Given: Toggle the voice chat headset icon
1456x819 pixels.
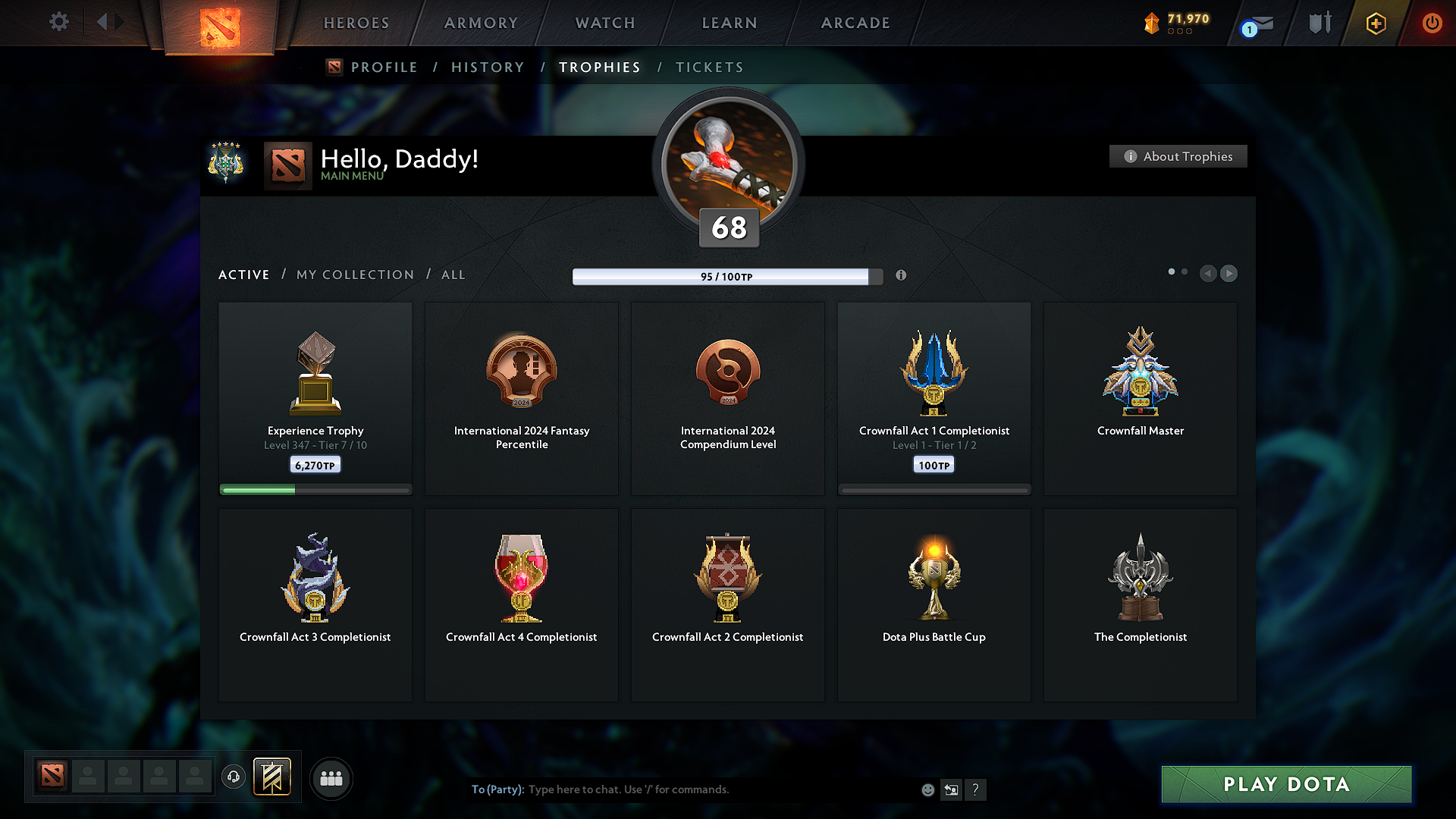Looking at the screenshot, I should tap(233, 777).
